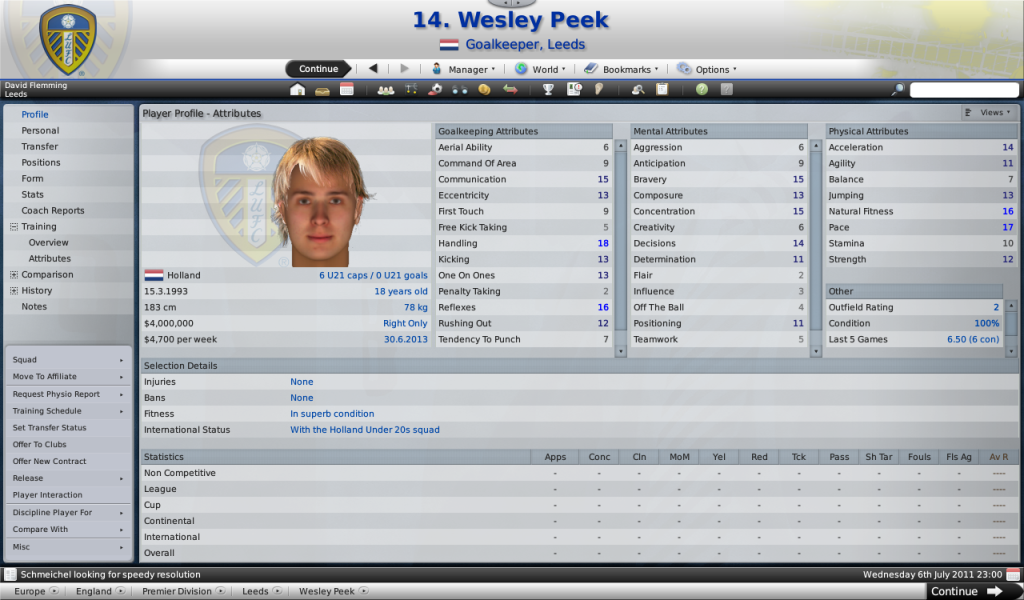Click the search input field

tap(962, 90)
